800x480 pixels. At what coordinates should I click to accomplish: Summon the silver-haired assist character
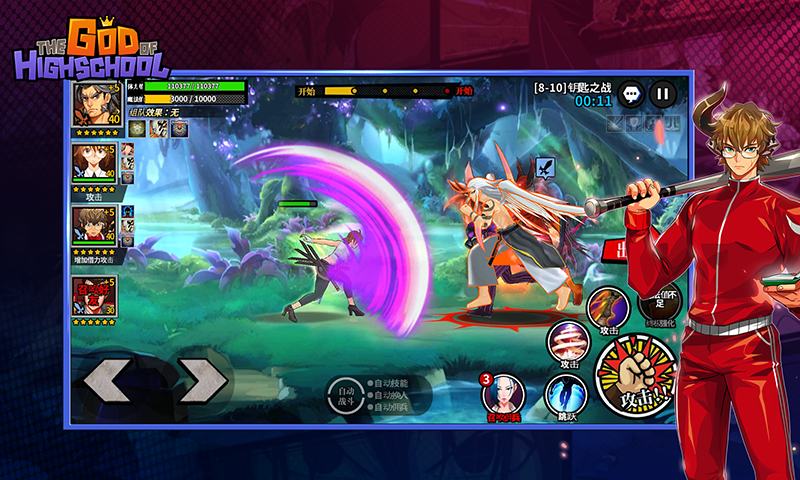point(505,395)
